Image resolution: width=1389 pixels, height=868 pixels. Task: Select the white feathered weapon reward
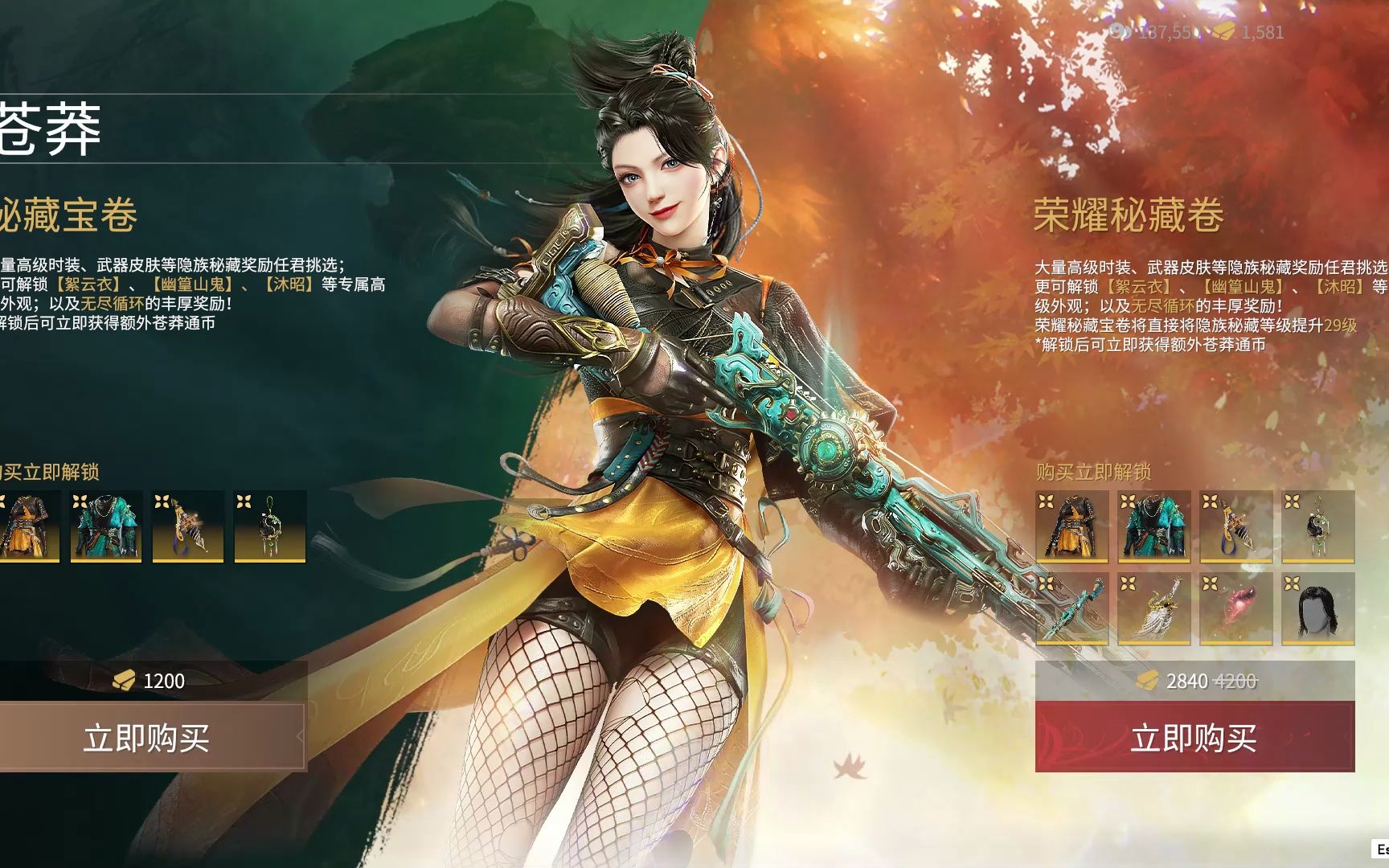click(x=1153, y=608)
